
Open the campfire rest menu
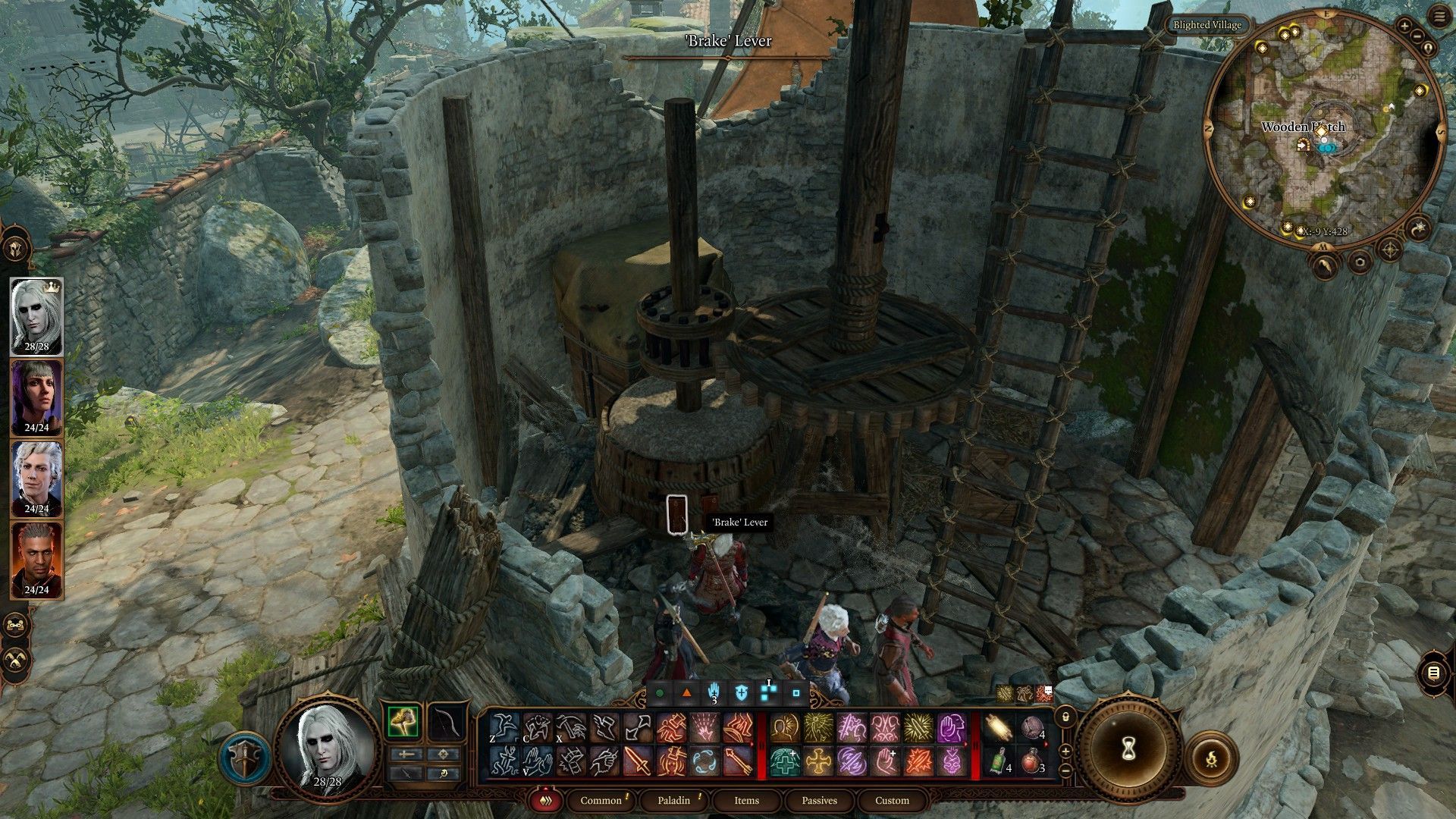1210,758
